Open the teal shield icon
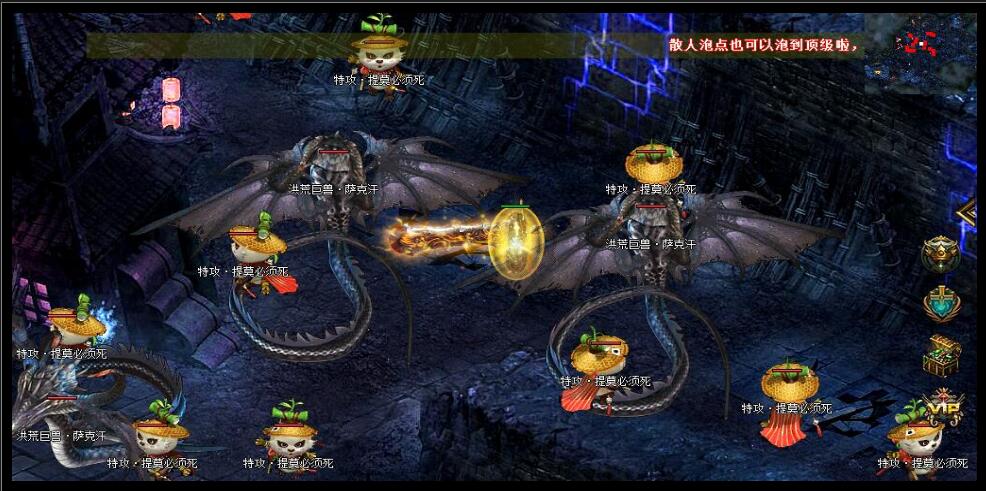 941,304
